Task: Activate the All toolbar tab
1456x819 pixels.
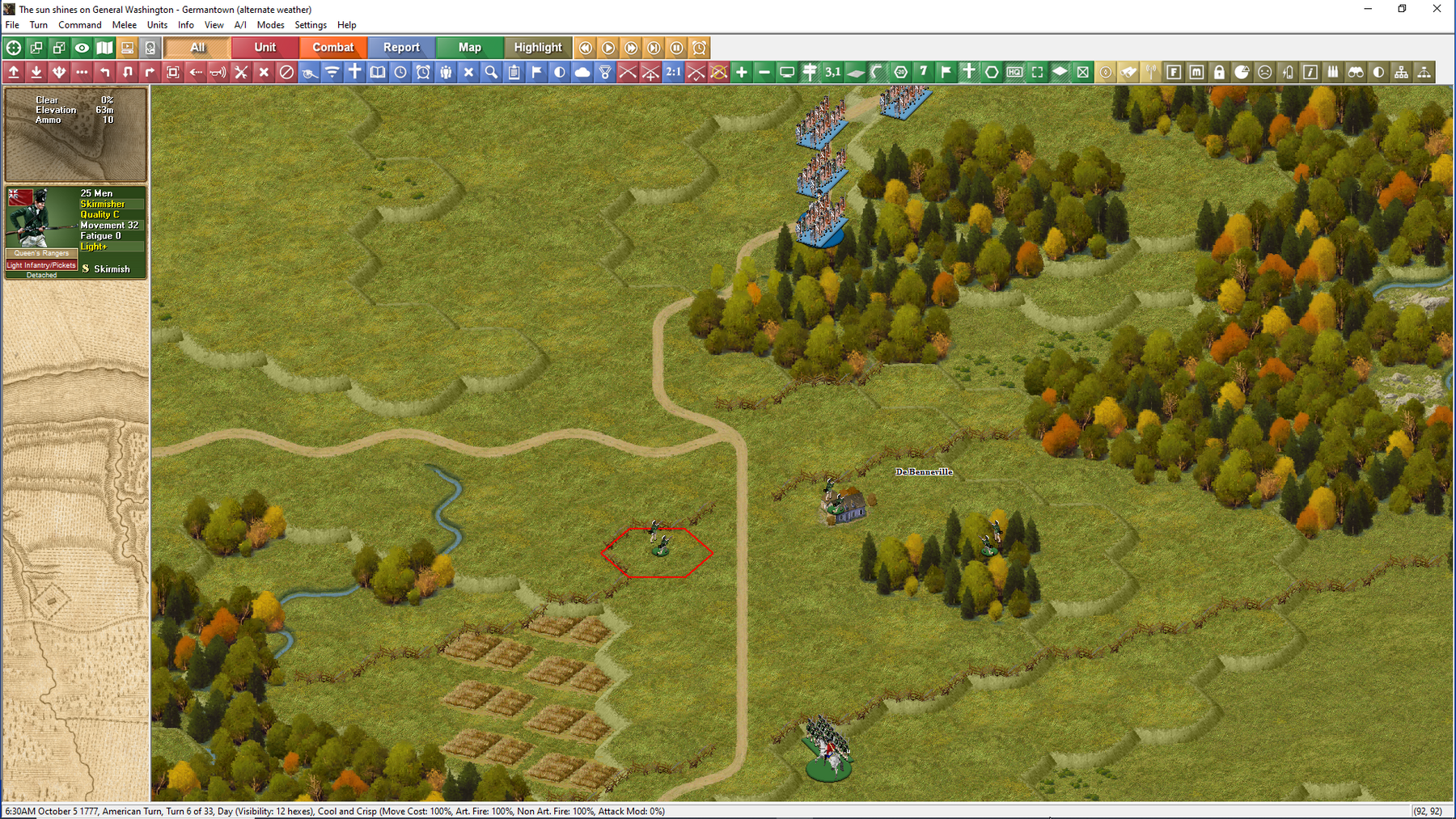Action: coord(197,48)
